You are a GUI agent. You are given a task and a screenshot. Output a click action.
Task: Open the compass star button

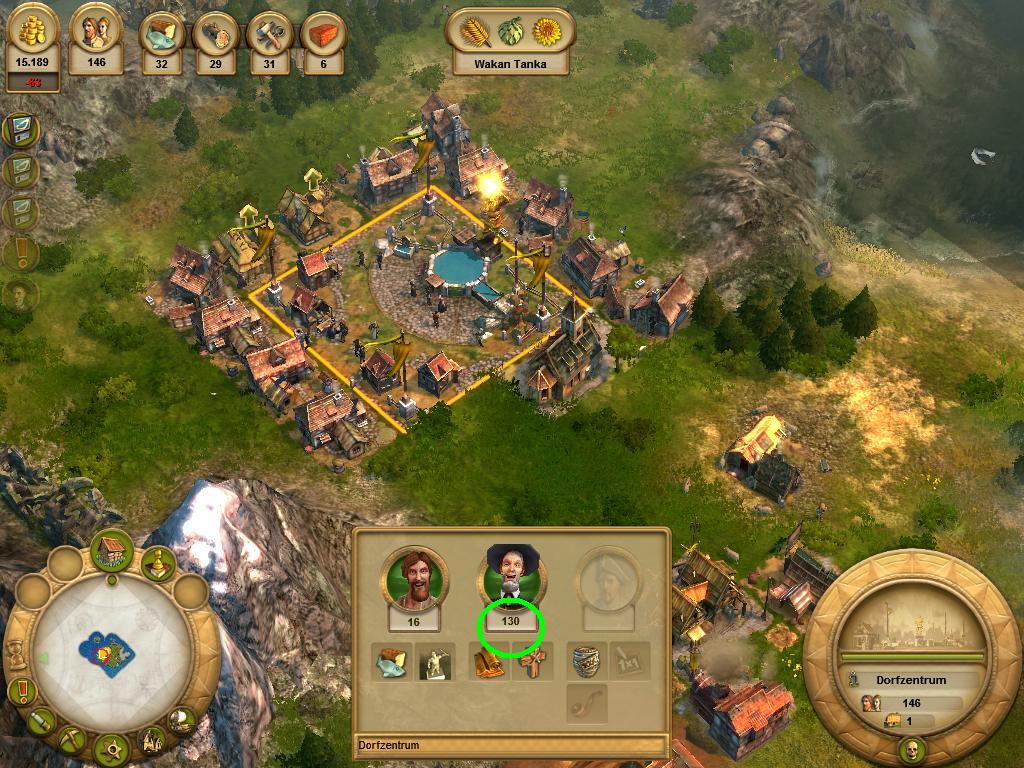(x=112, y=746)
